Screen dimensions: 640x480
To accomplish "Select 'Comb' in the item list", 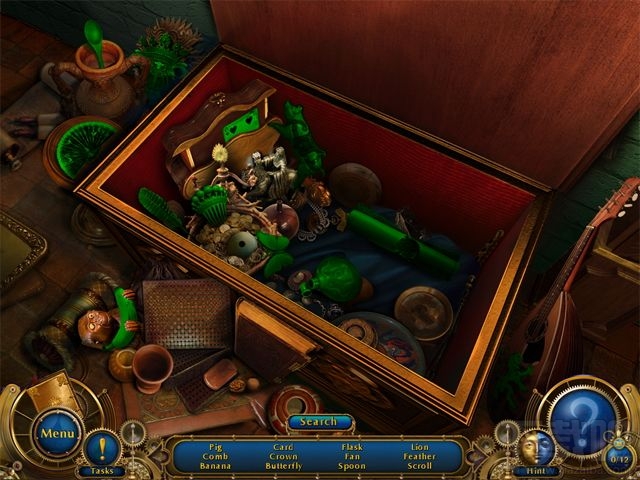I will 214,456.
